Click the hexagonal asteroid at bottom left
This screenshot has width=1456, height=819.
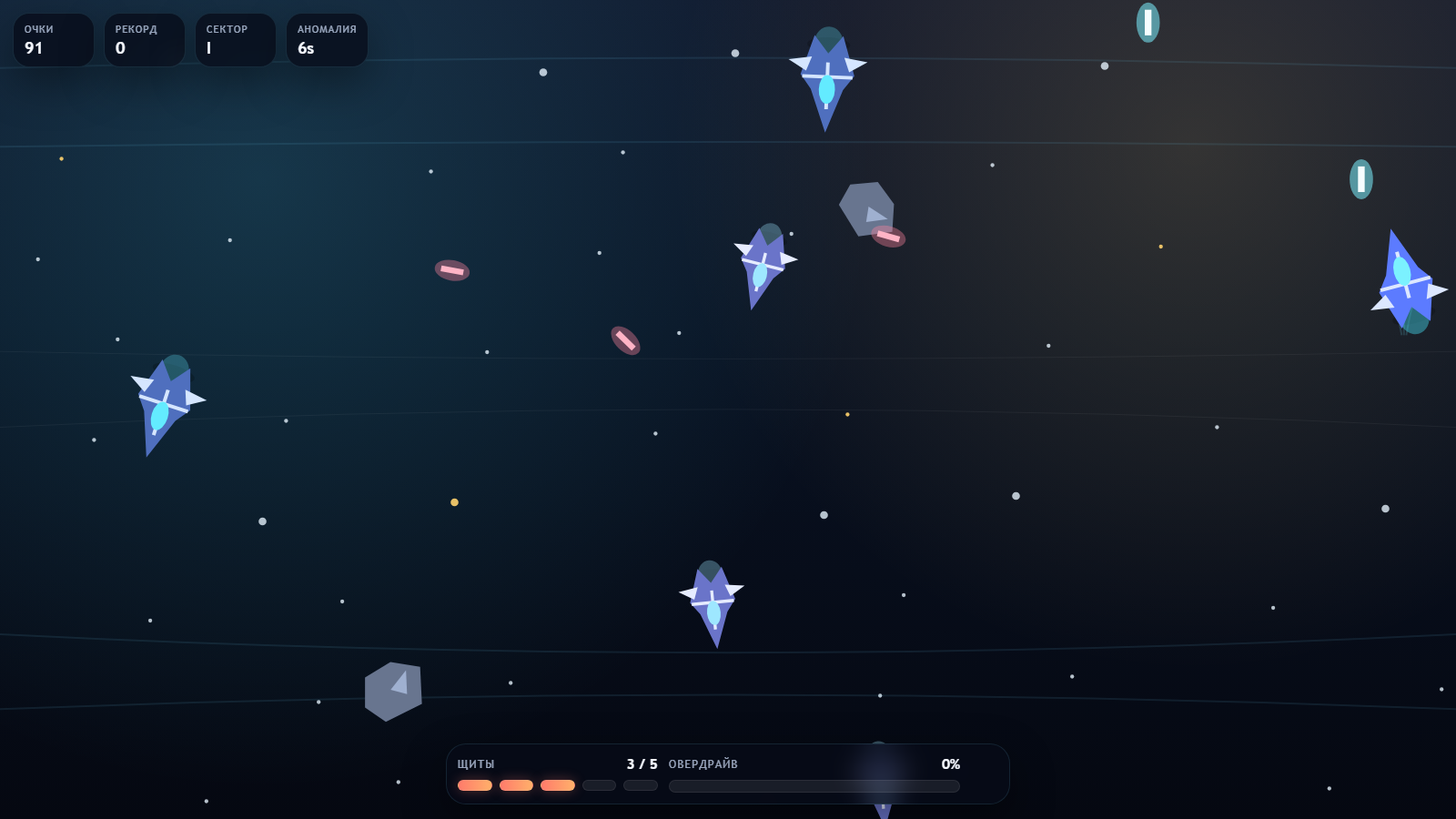[x=393, y=692]
